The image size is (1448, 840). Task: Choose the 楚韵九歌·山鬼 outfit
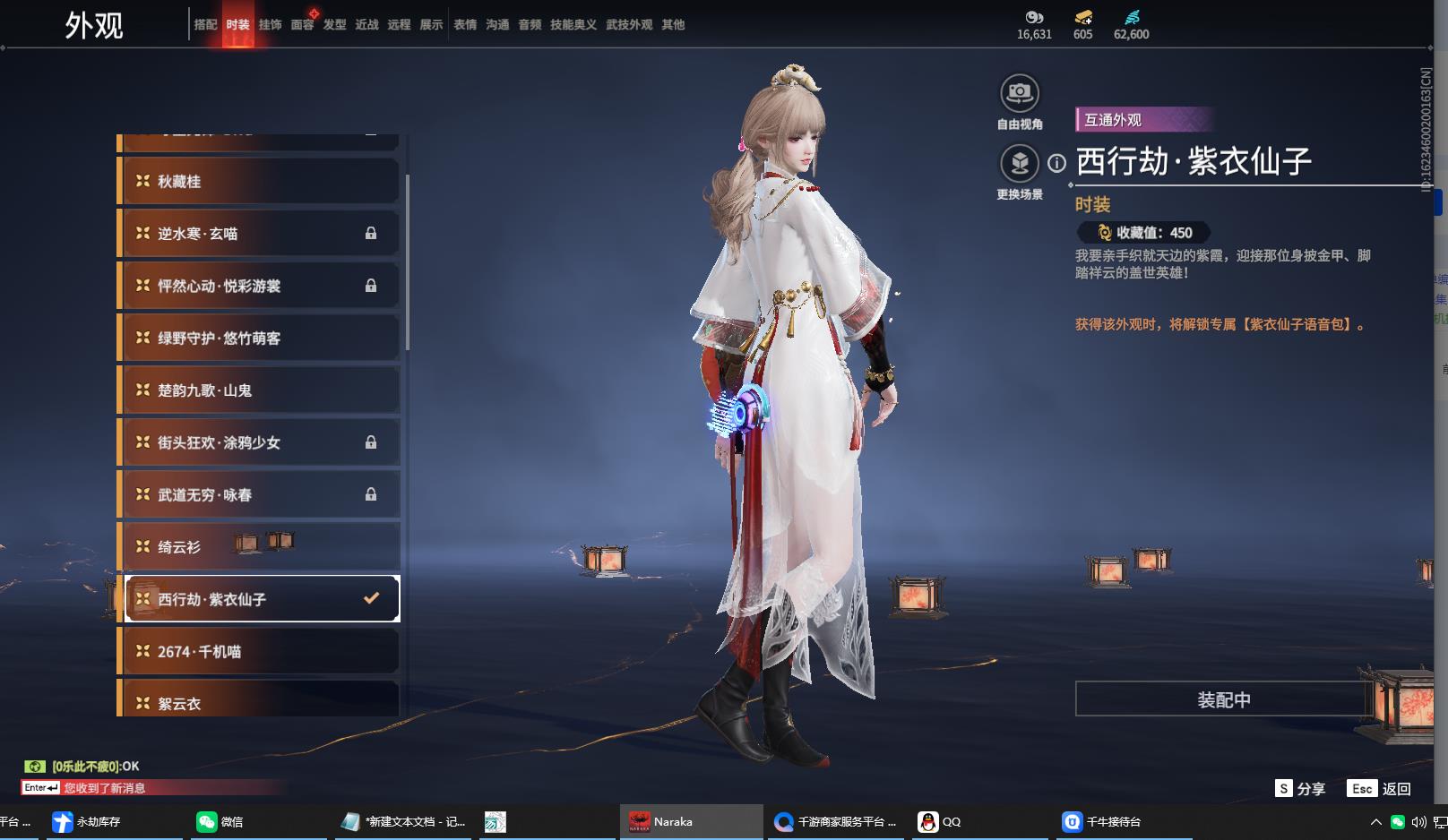coord(259,390)
